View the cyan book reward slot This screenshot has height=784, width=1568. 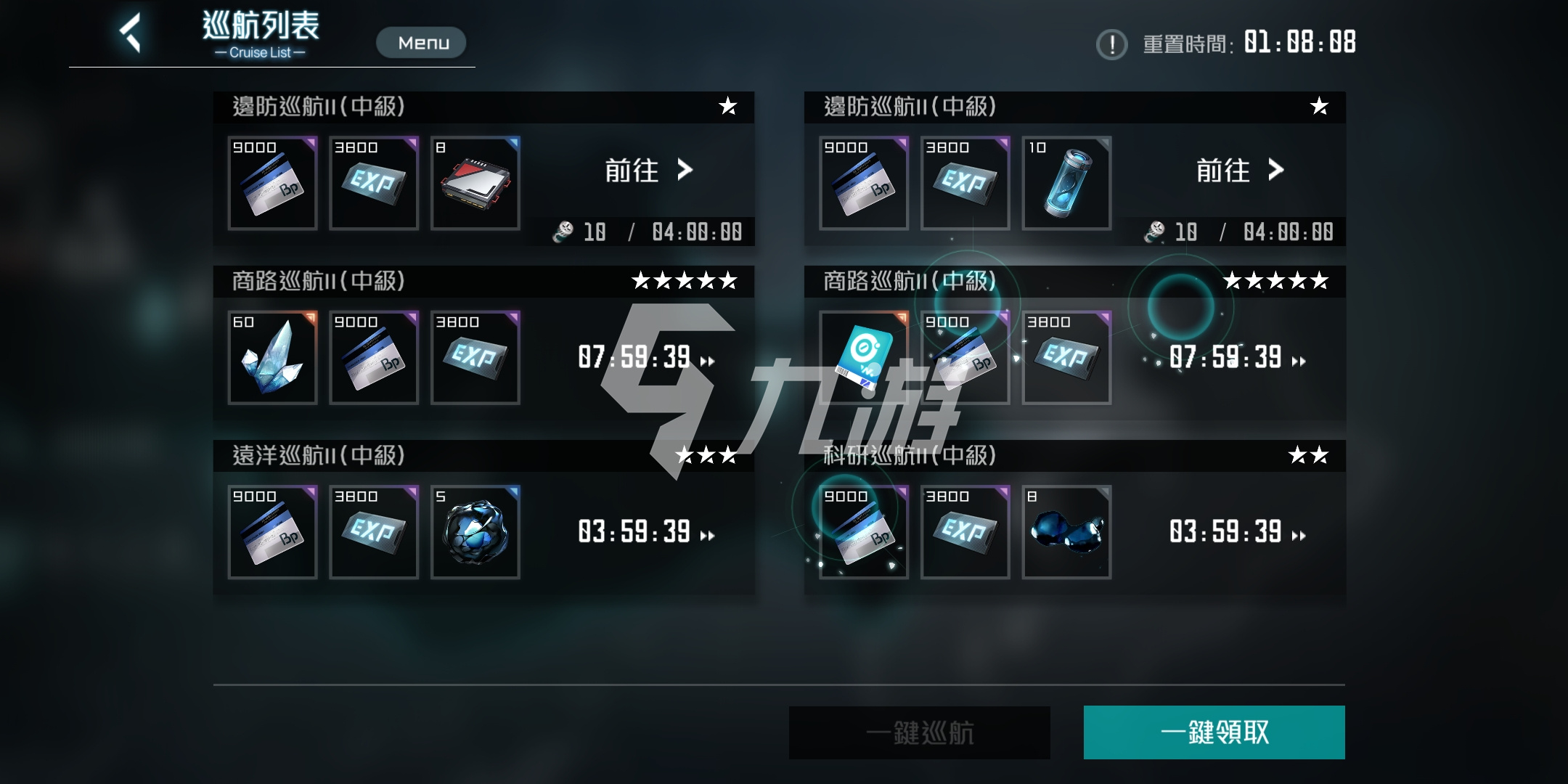click(863, 357)
